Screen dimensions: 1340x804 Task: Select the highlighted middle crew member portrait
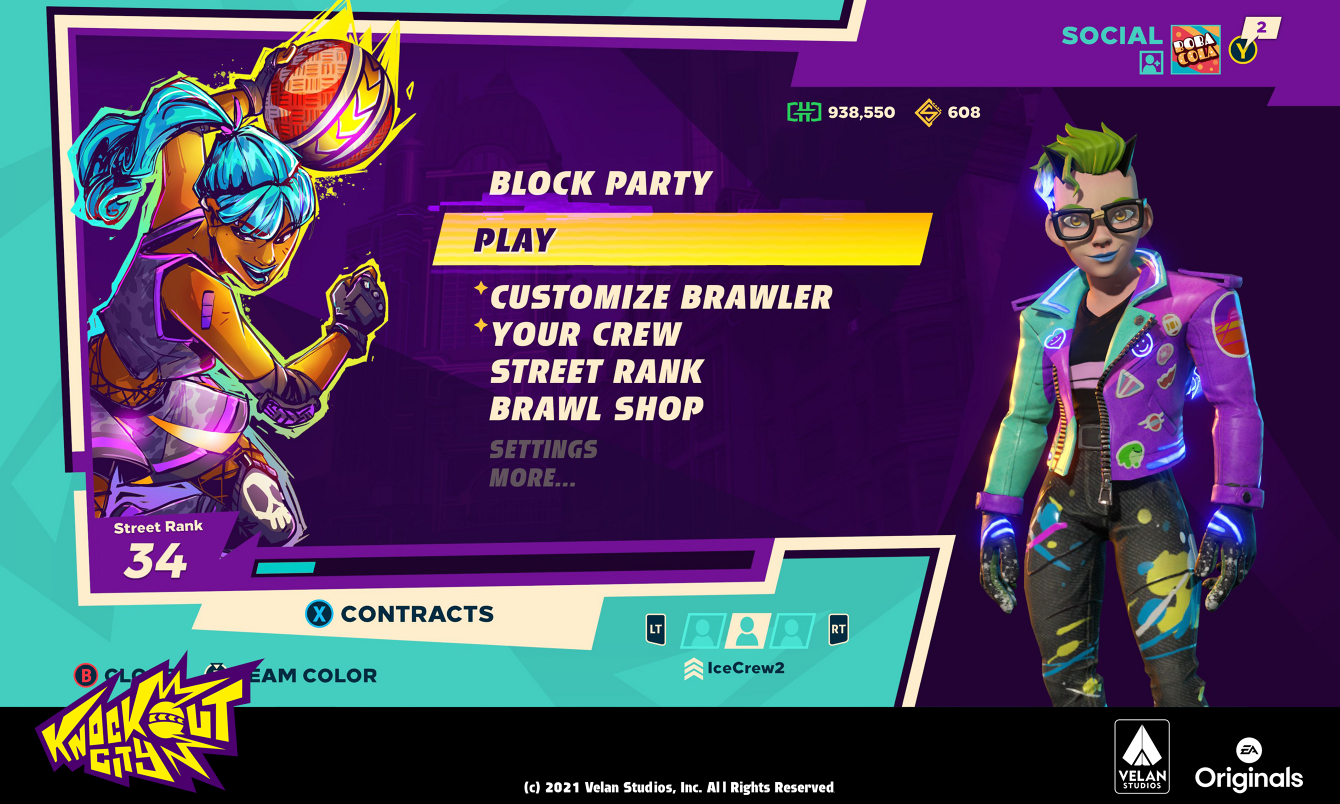[746, 630]
